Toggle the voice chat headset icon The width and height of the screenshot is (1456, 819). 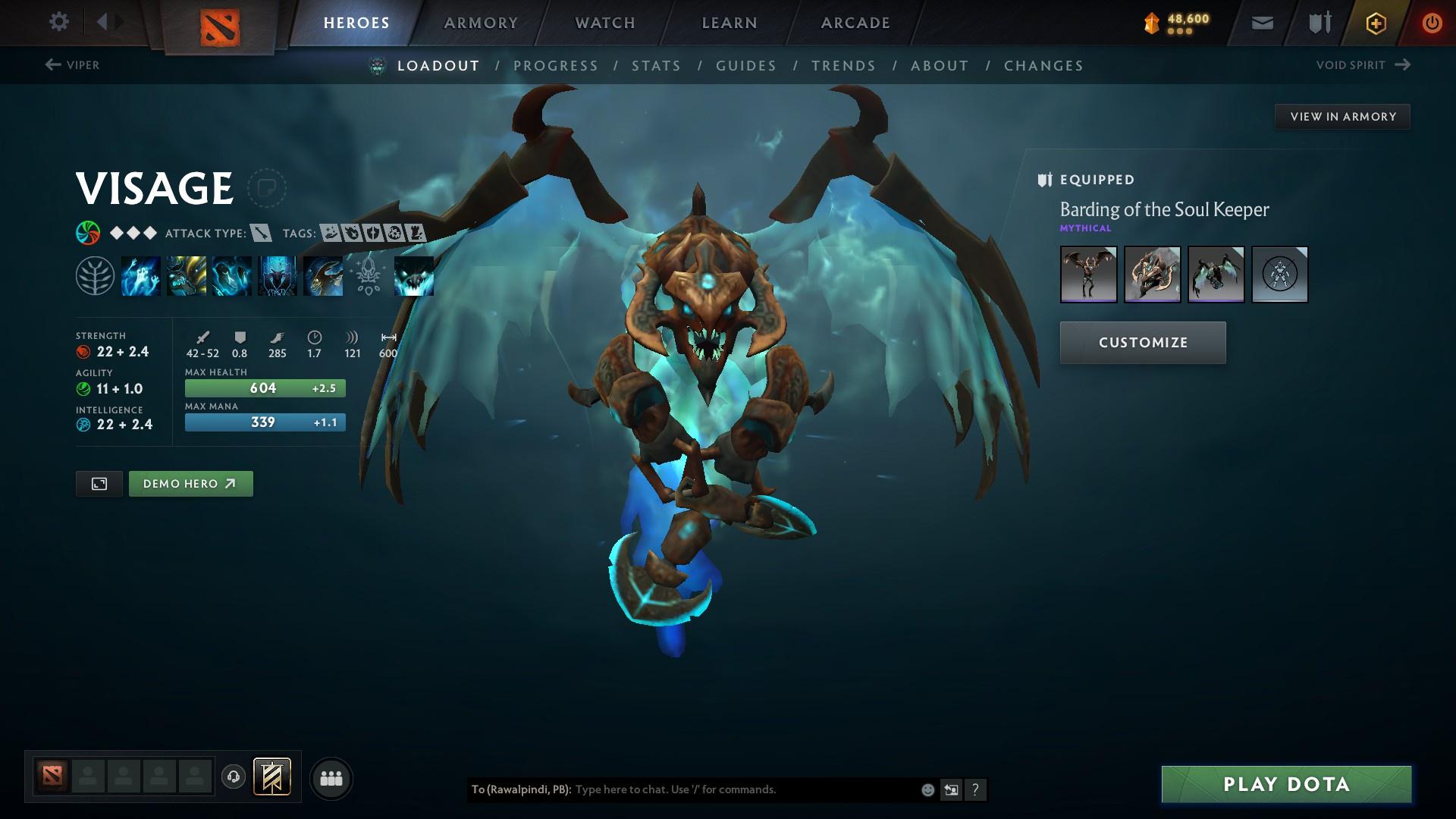click(233, 777)
